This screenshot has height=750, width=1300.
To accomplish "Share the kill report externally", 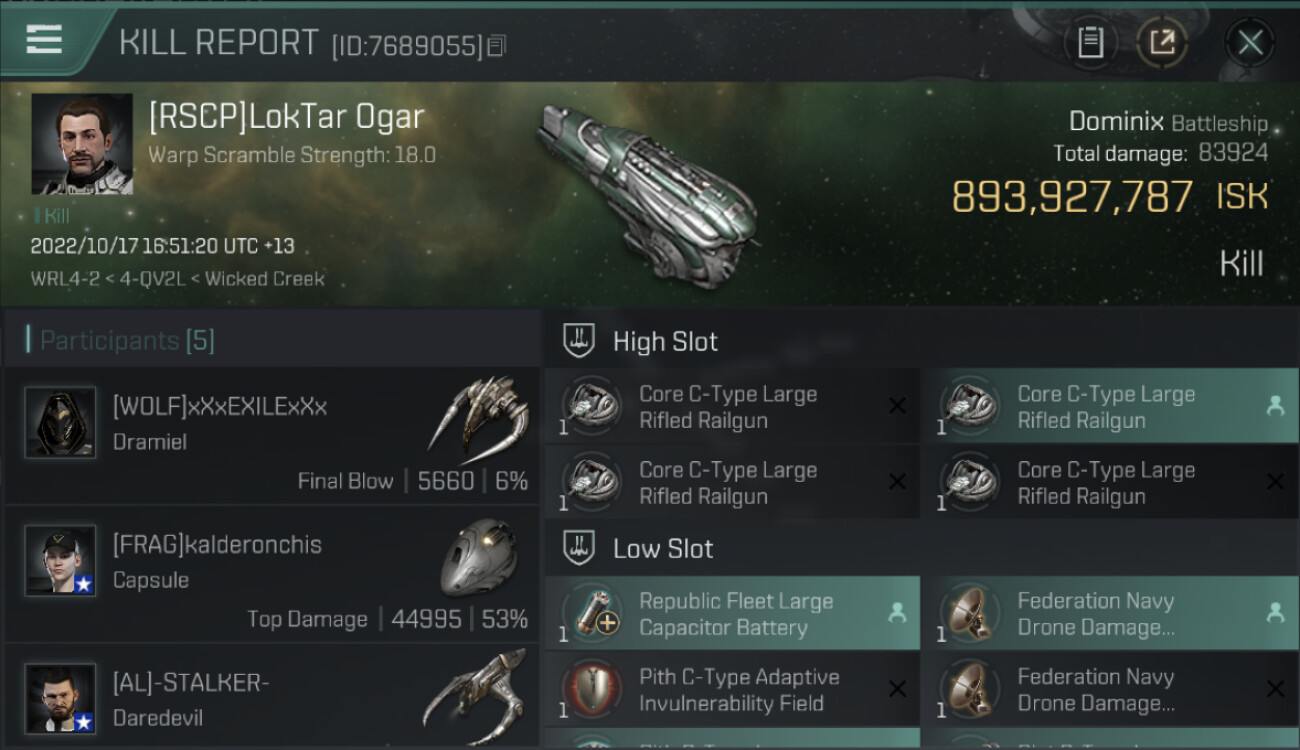I will (x=1162, y=42).
